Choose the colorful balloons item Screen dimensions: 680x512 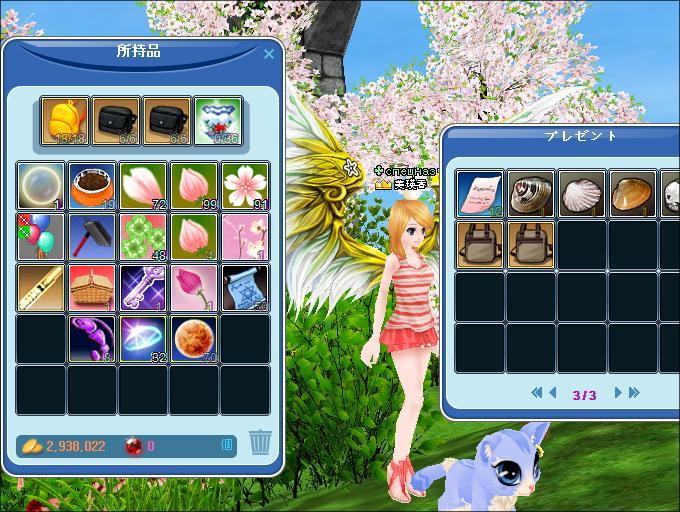(42, 236)
